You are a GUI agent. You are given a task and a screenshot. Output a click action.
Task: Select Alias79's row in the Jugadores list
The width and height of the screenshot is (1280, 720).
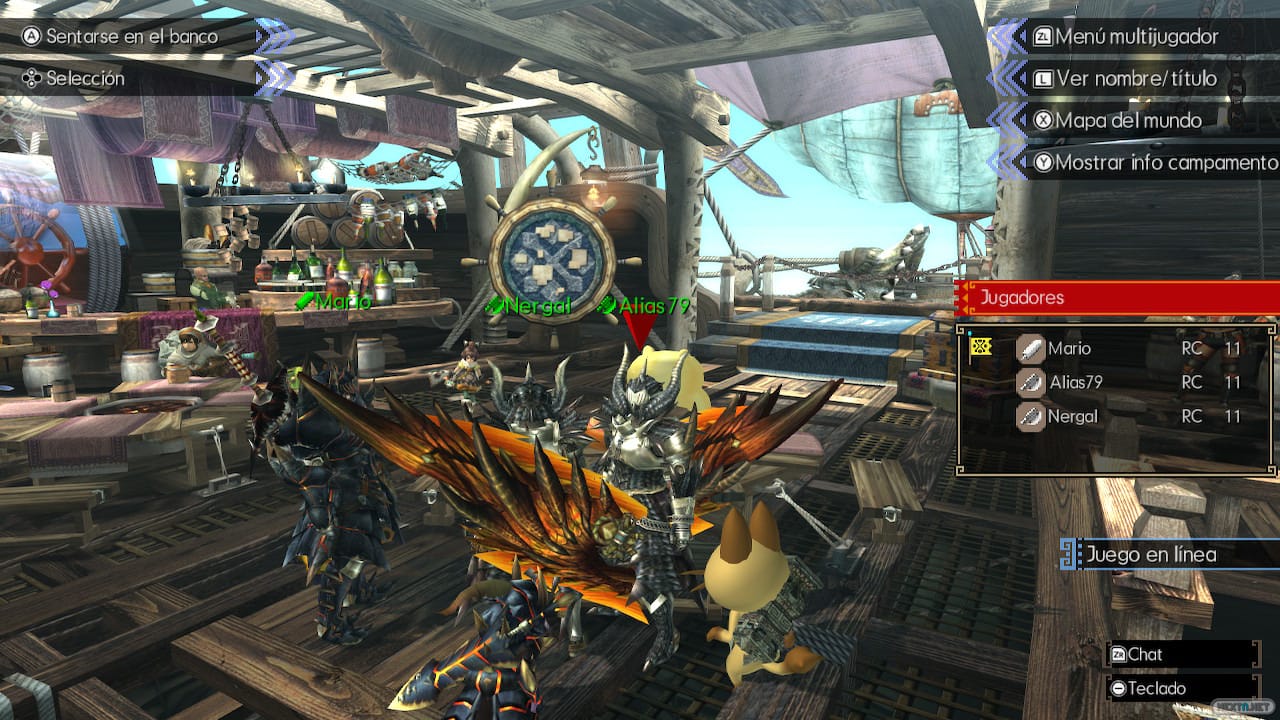point(1100,383)
